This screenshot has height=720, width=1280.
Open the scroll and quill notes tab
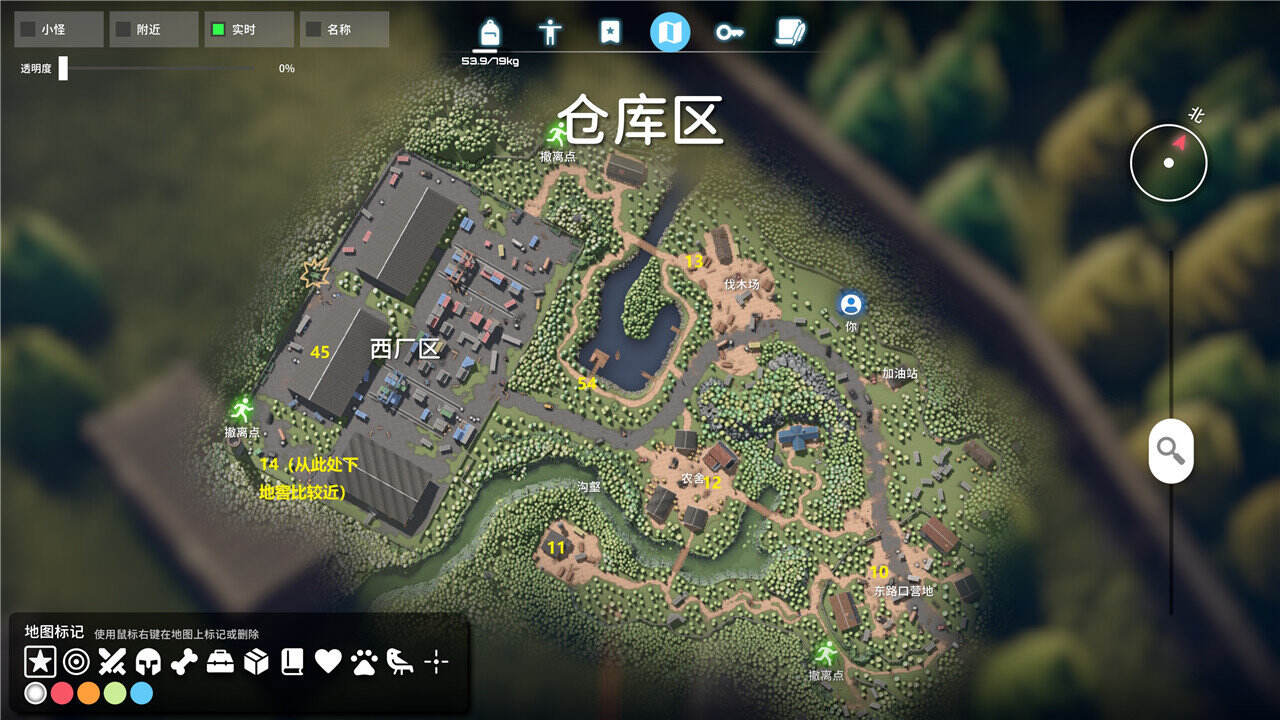(x=790, y=32)
